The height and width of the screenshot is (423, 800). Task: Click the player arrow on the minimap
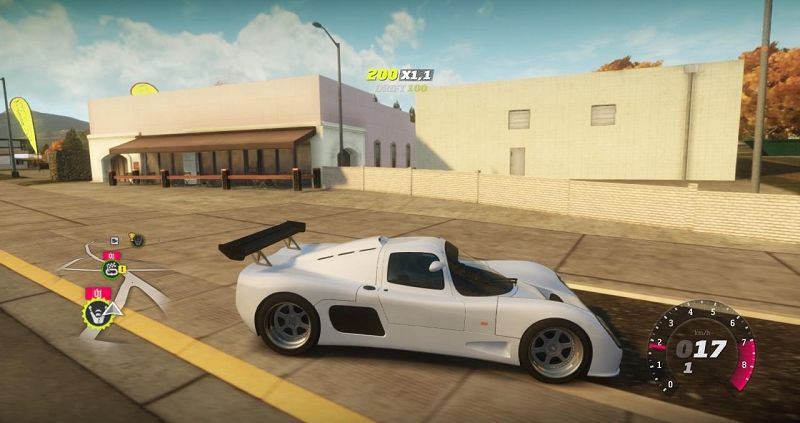(x=113, y=311)
